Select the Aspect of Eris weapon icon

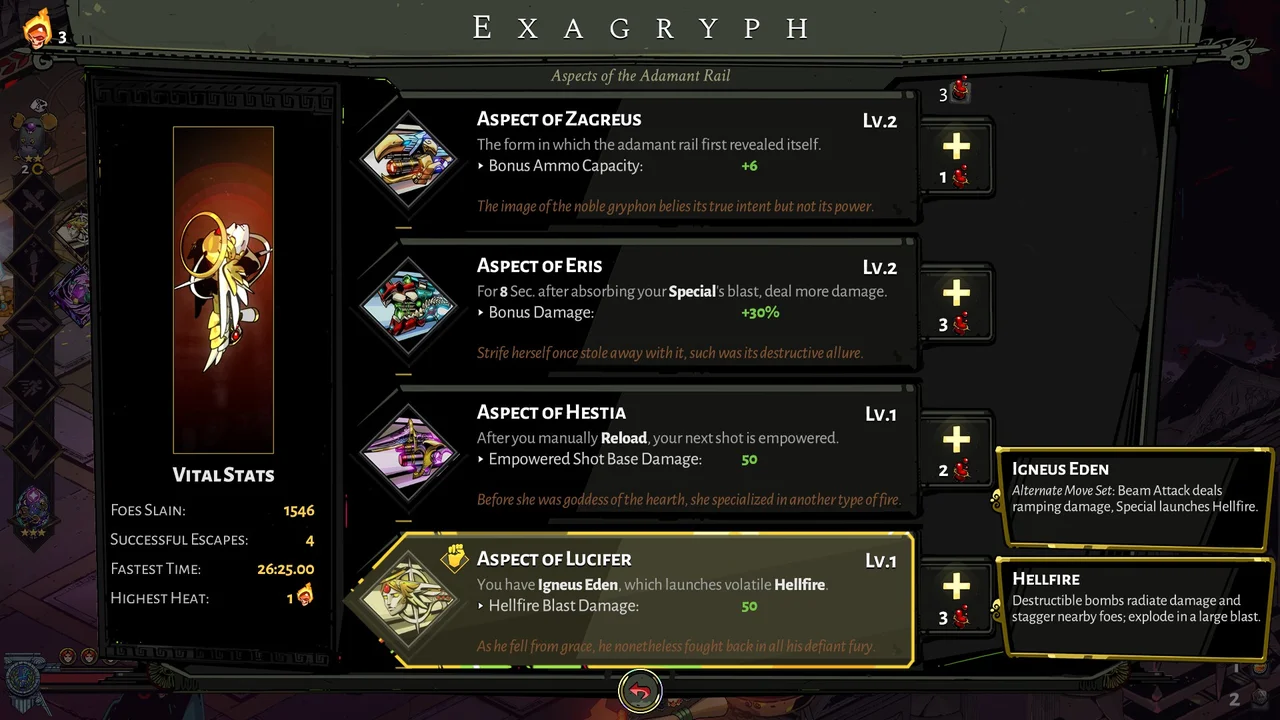410,307
